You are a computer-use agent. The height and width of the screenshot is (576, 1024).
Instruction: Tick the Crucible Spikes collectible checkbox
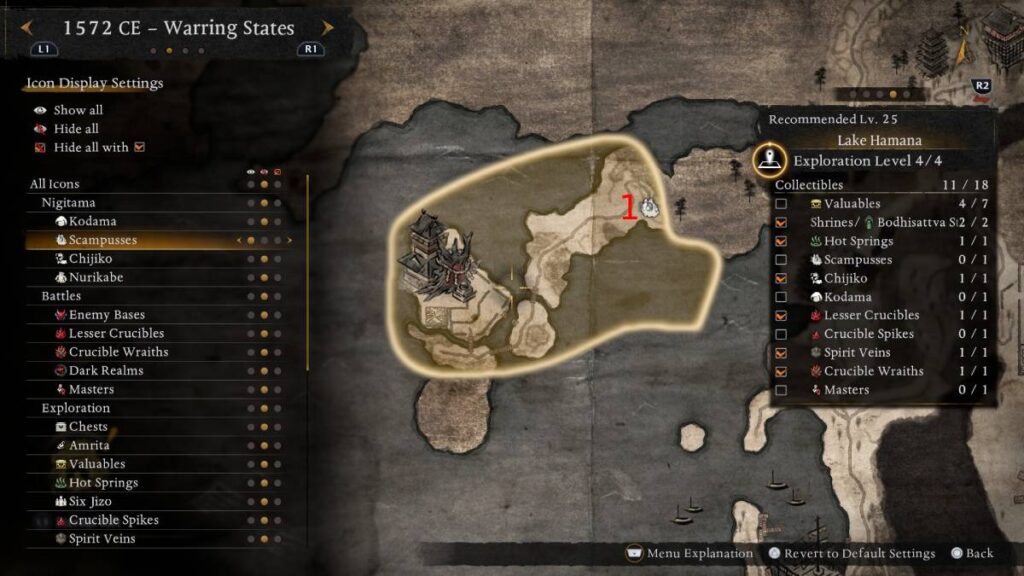pos(781,334)
